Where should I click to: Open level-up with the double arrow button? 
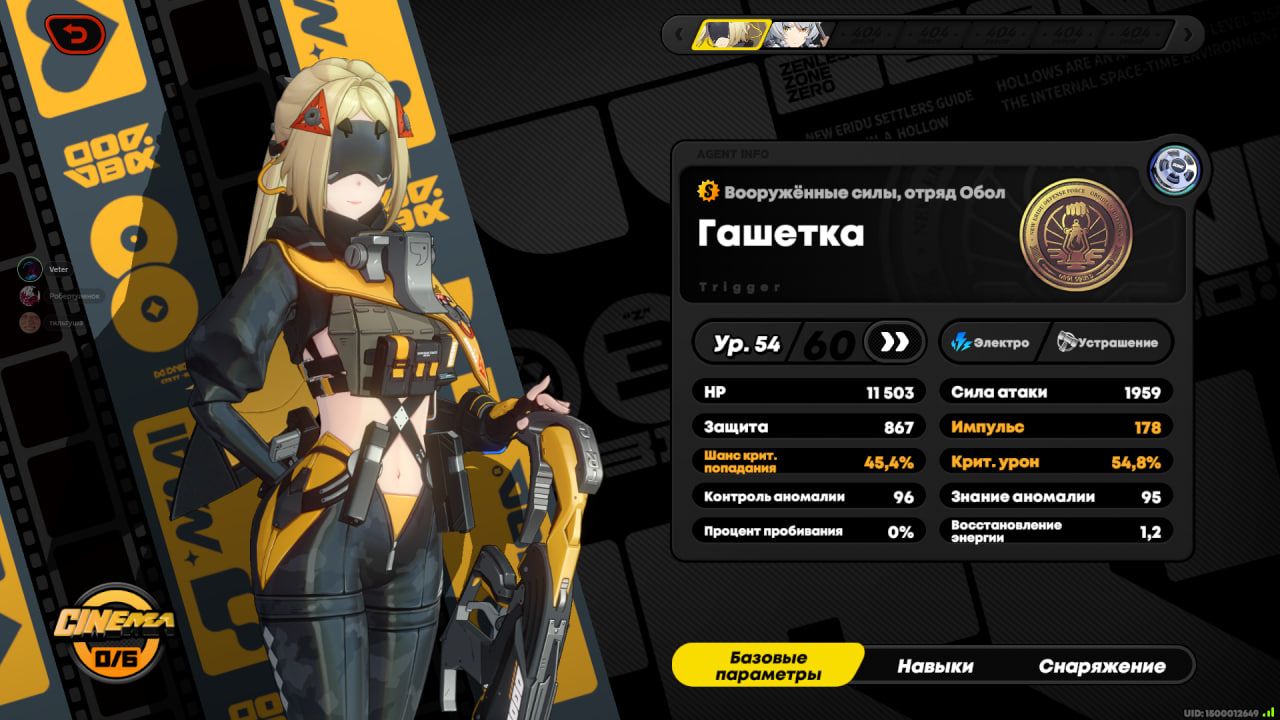click(x=893, y=343)
